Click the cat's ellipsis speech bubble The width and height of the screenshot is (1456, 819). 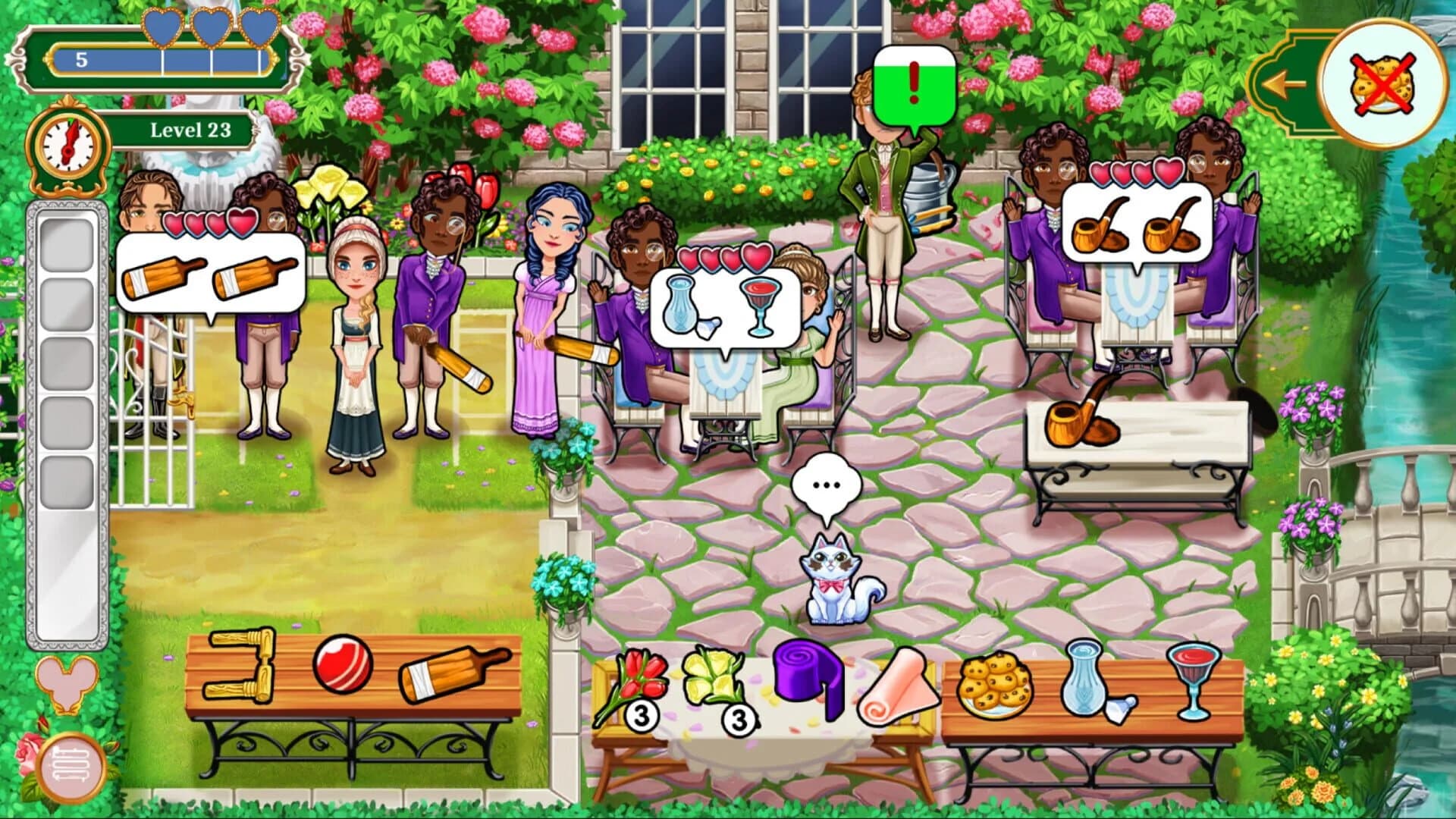(x=827, y=484)
